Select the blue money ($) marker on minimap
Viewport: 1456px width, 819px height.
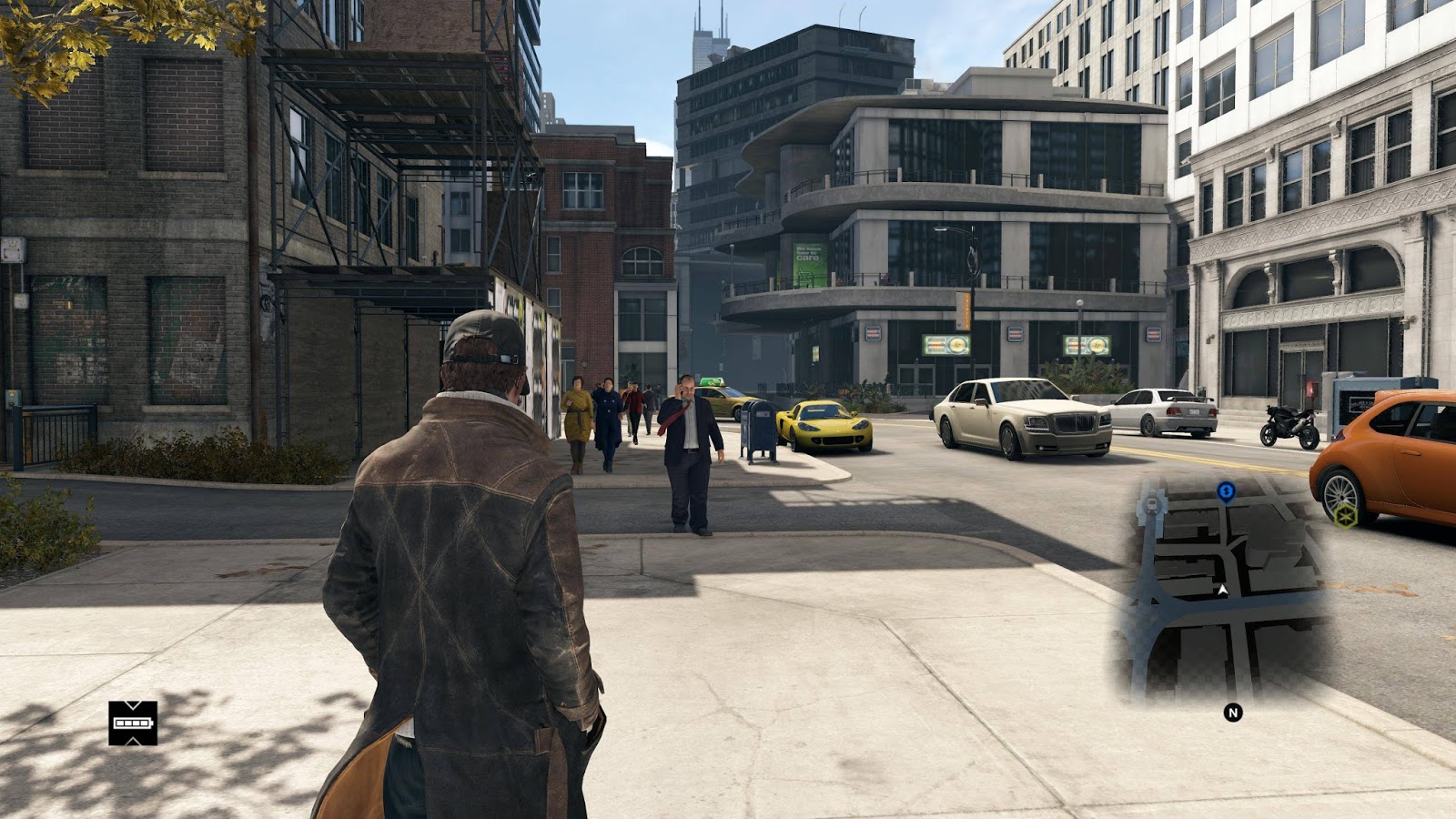click(1225, 491)
